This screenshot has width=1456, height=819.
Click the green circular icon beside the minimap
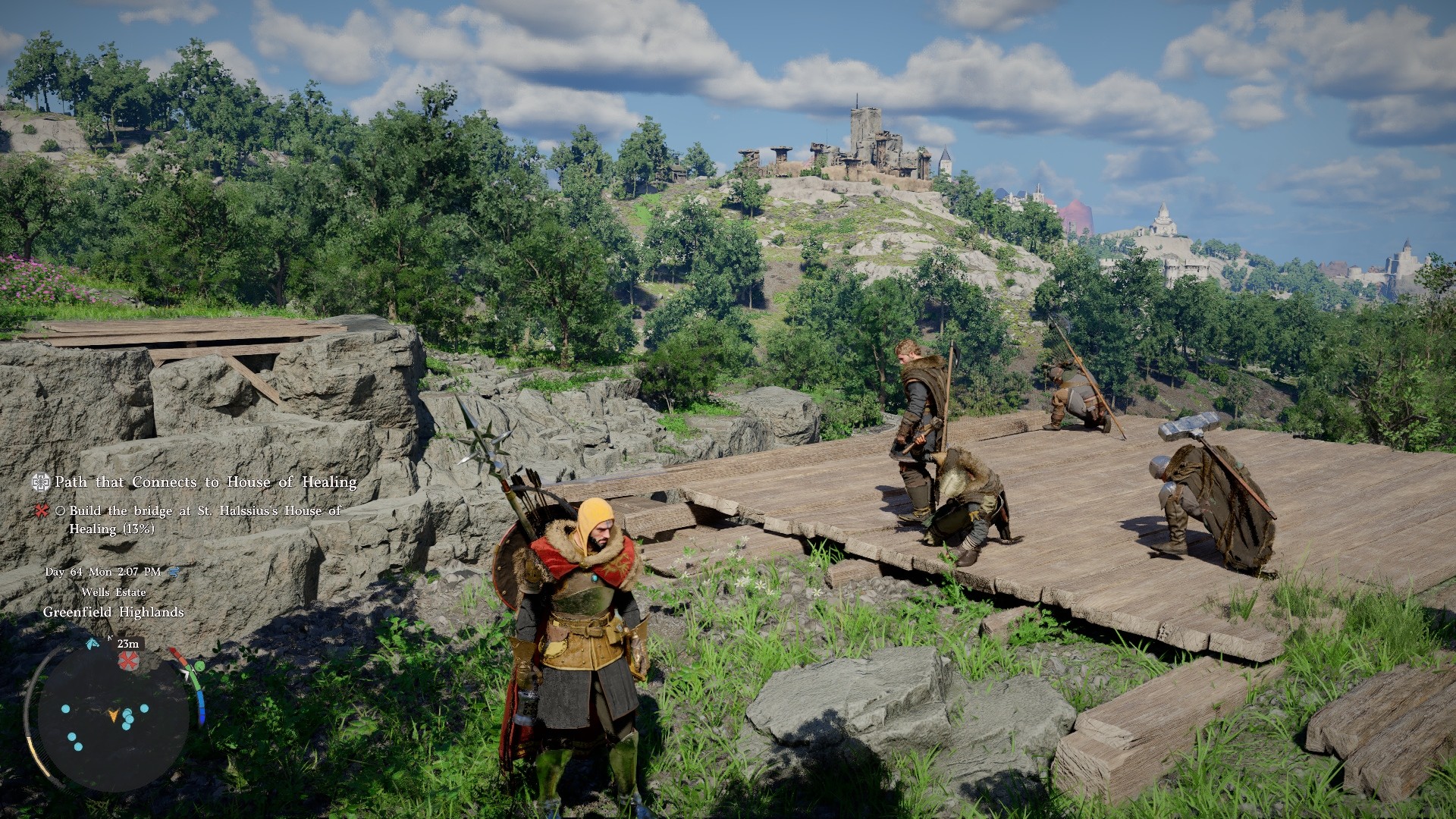click(199, 667)
